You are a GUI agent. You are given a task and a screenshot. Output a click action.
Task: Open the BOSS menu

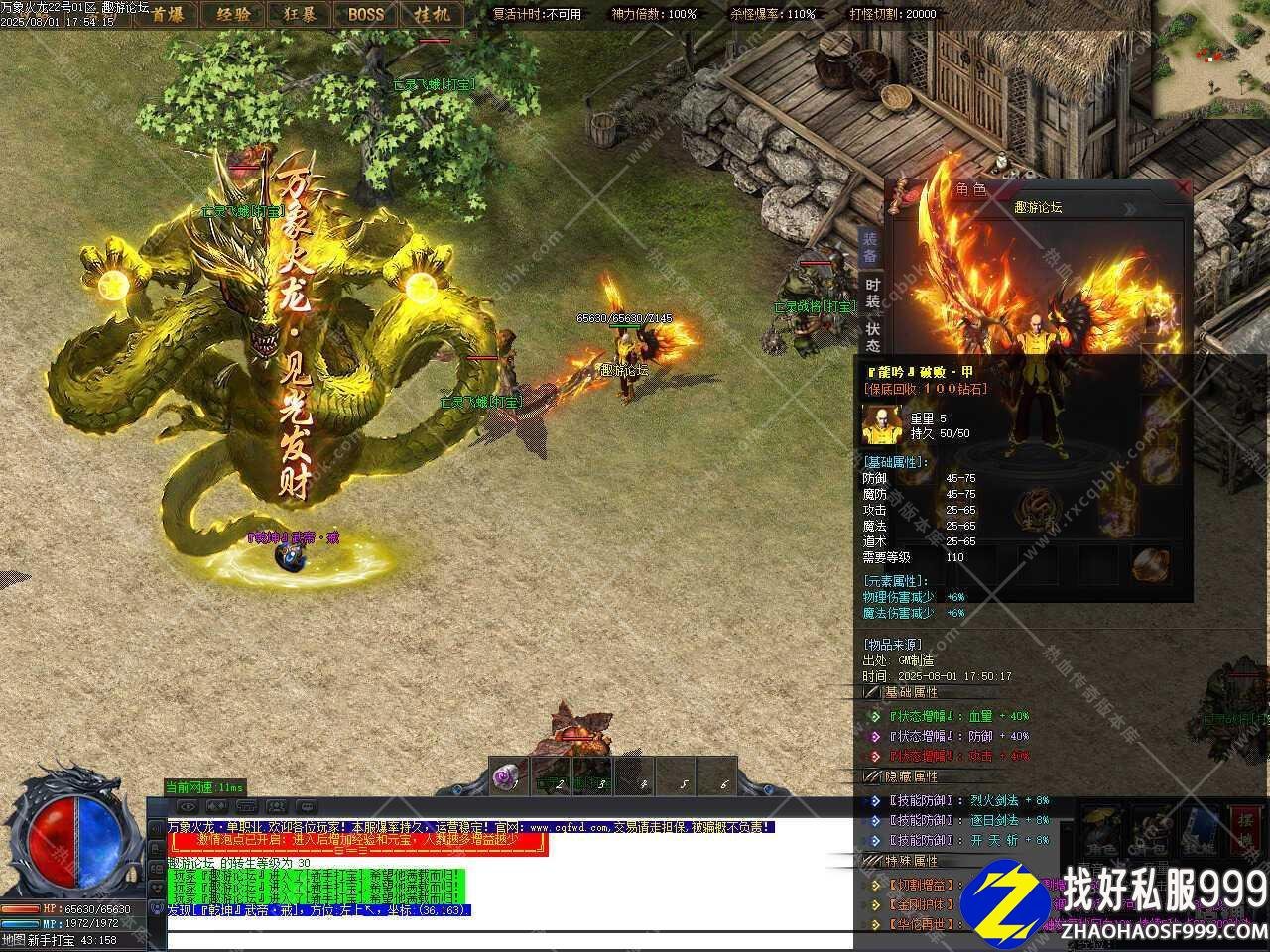point(365,14)
